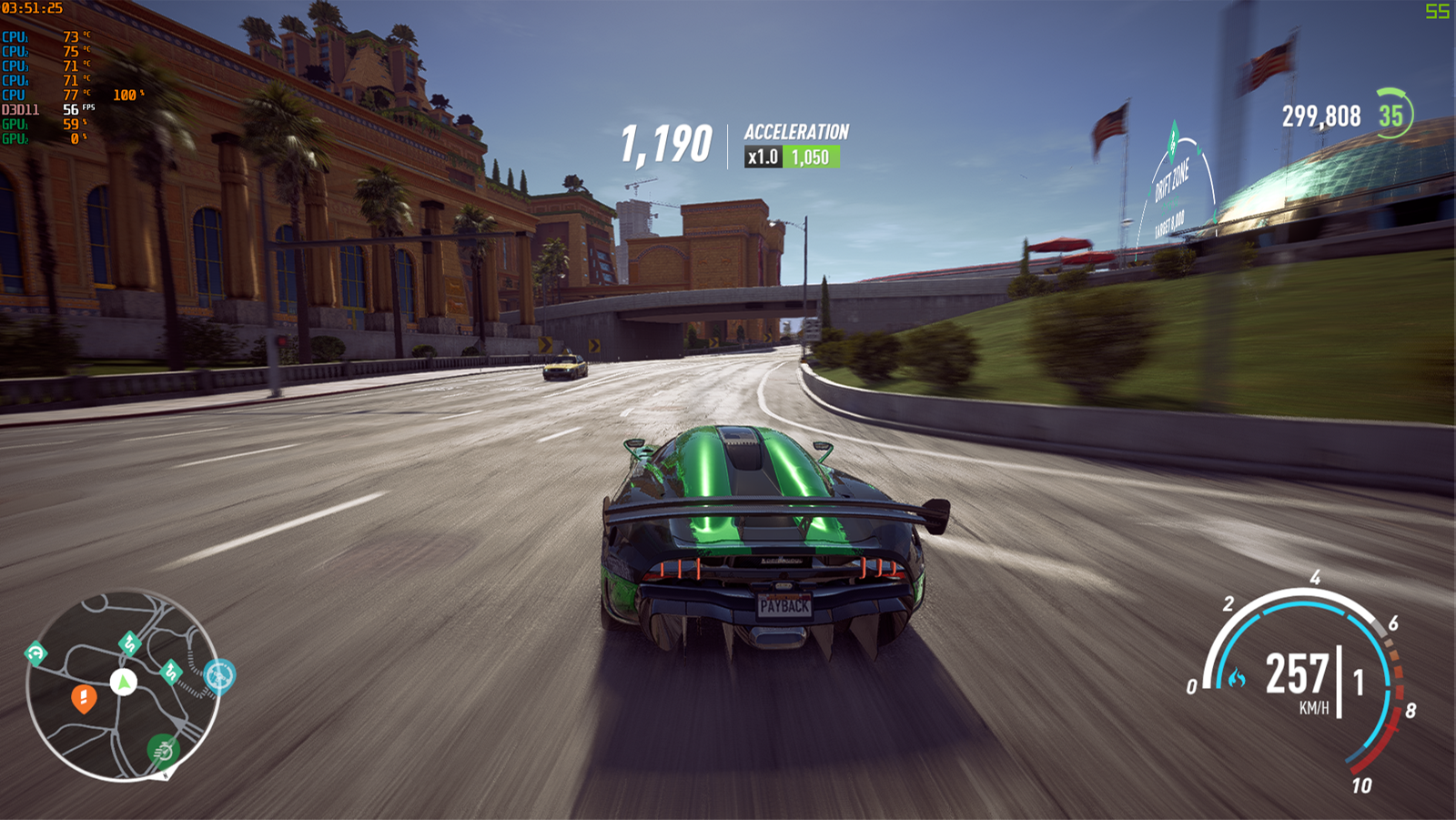
Task: Choose the blue circular marker at minimap edge
Action: coord(219,675)
